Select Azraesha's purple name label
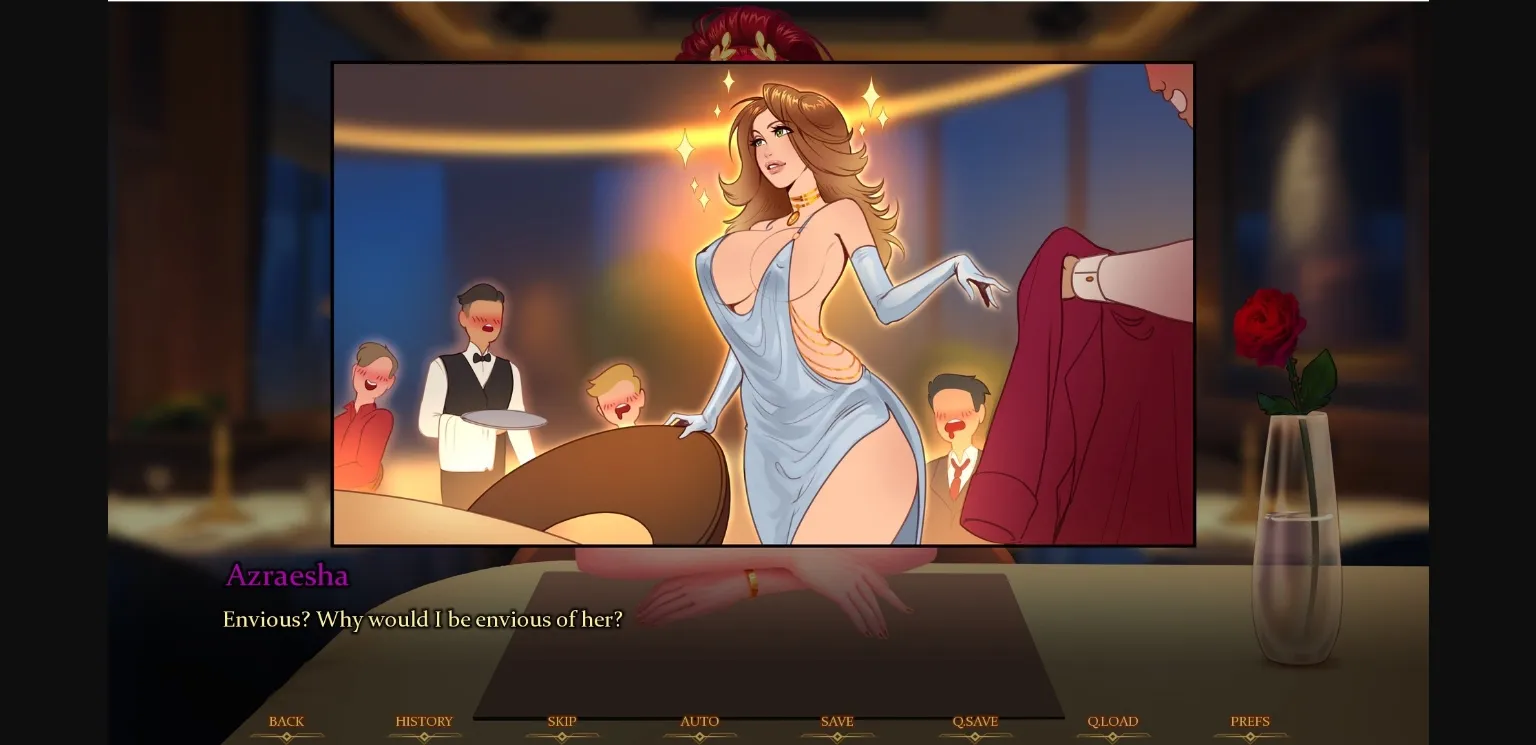 coord(286,576)
